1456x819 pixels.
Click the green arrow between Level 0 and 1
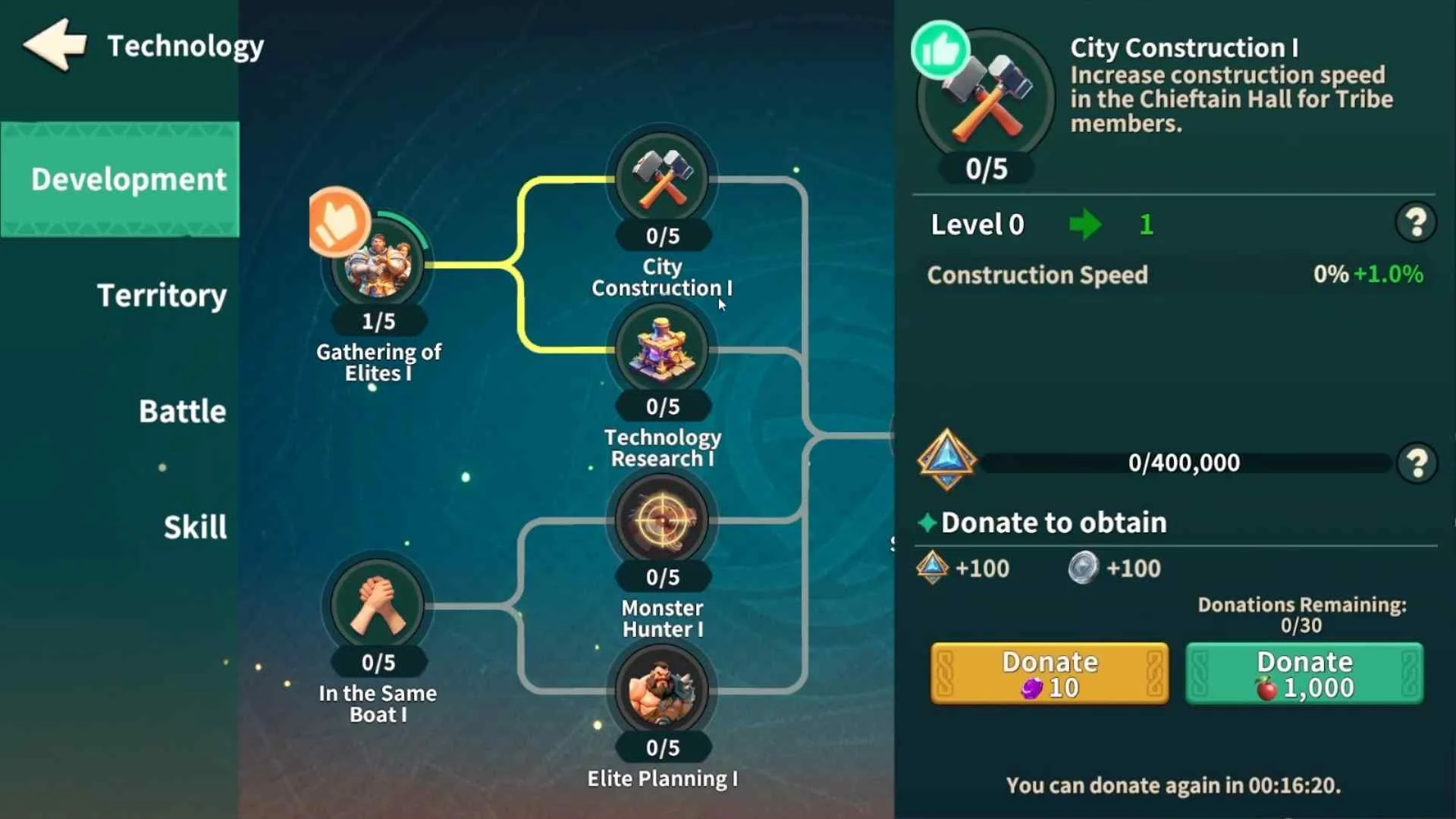pyautogui.click(x=1086, y=224)
